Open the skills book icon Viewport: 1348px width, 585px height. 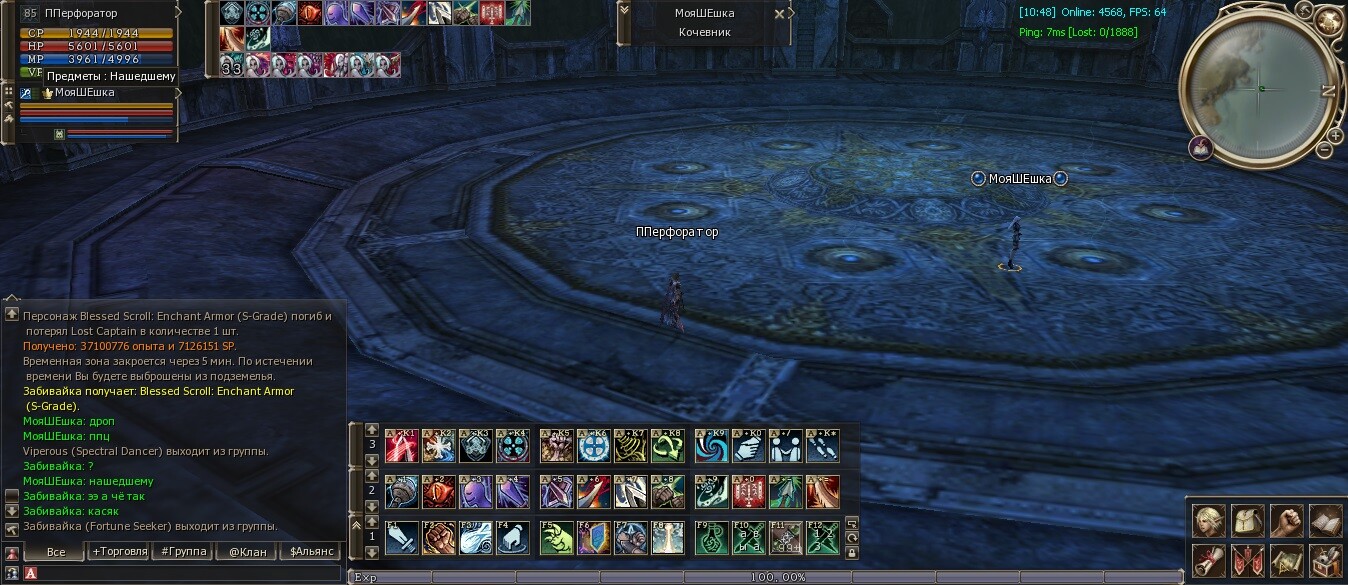coord(1325,521)
